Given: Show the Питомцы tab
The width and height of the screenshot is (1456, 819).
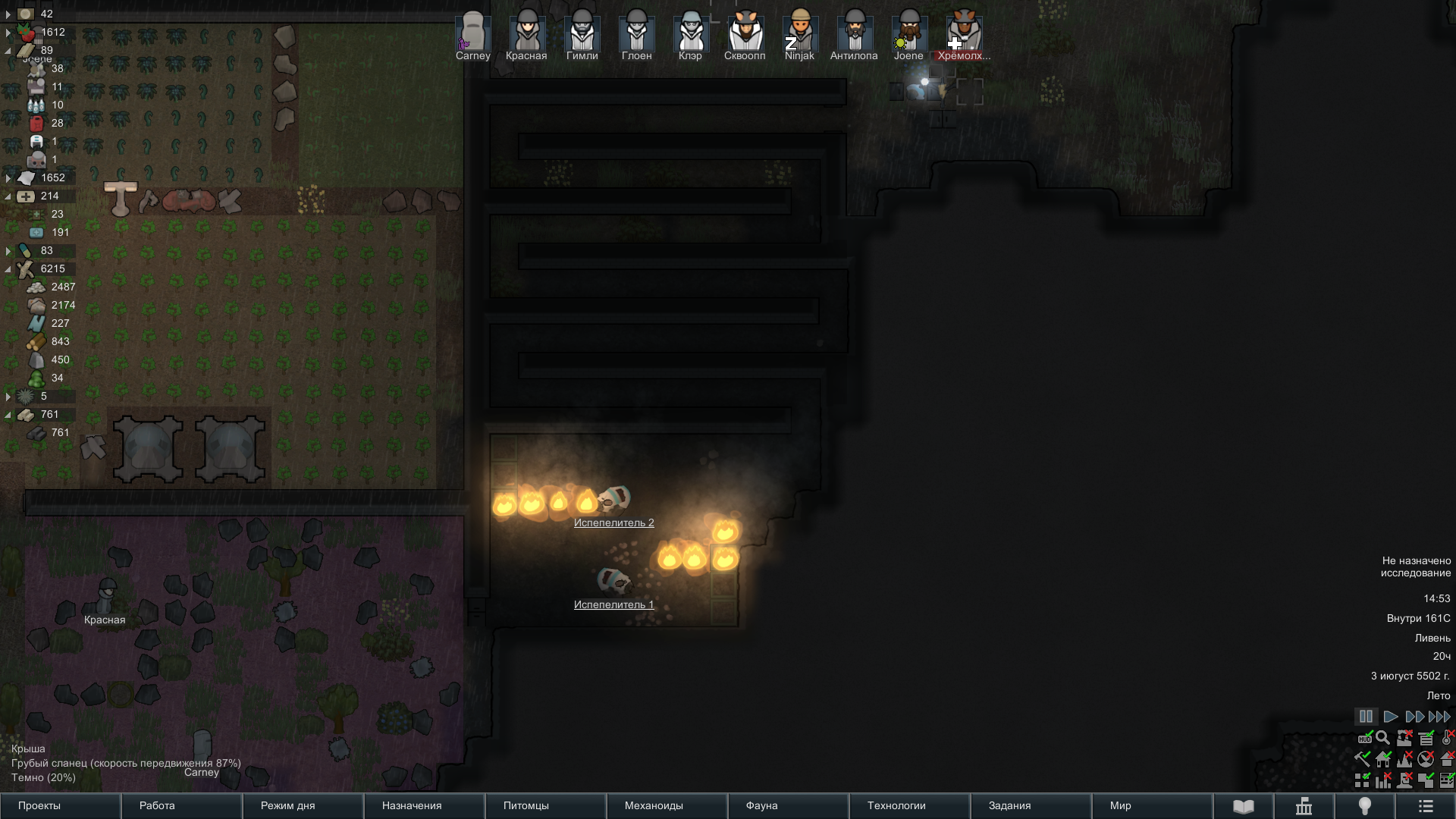Looking at the screenshot, I should (x=545, y=805).
